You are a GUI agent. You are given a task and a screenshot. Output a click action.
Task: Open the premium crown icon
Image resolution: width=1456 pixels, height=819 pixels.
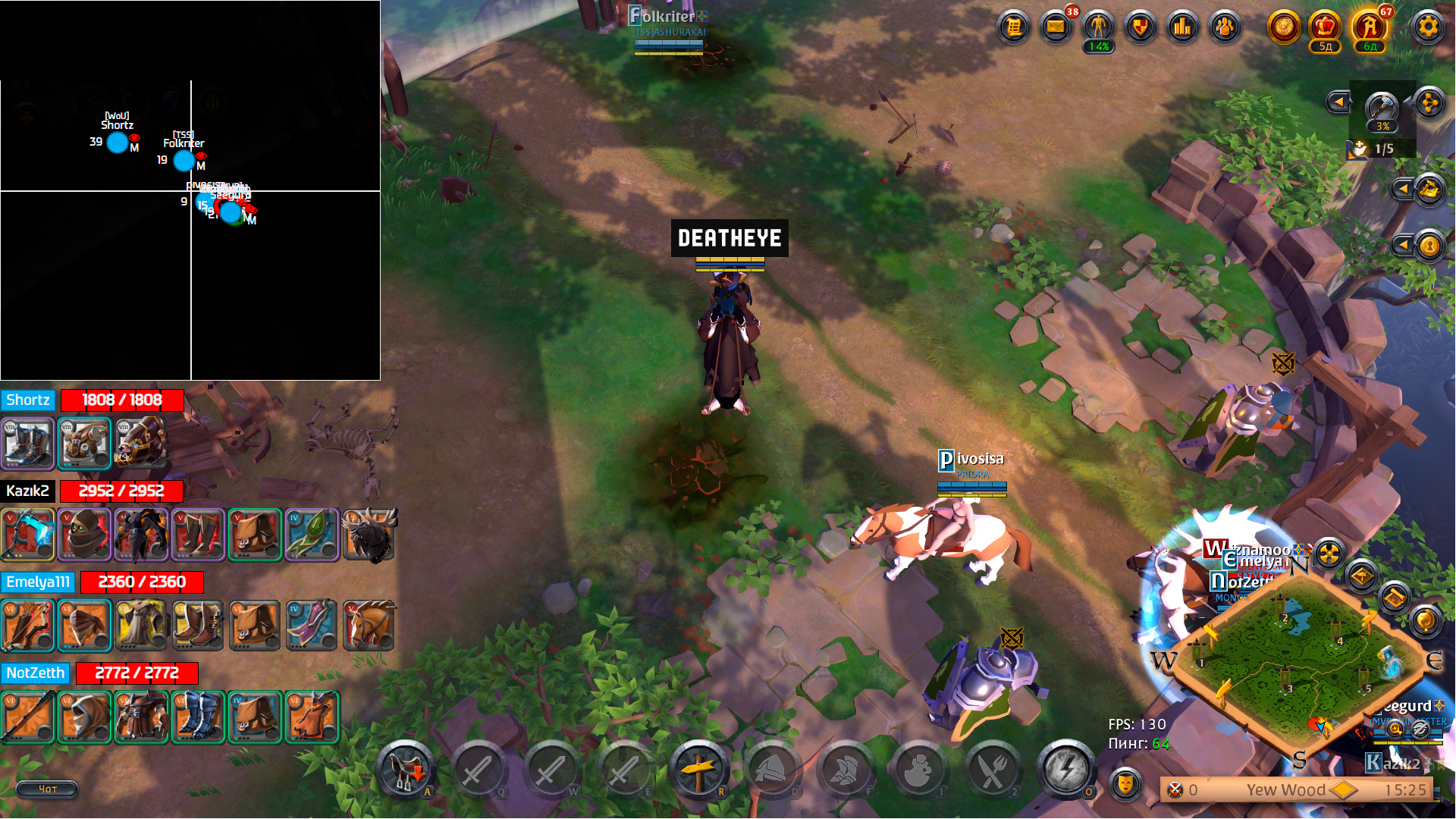tap(1324, 28)
